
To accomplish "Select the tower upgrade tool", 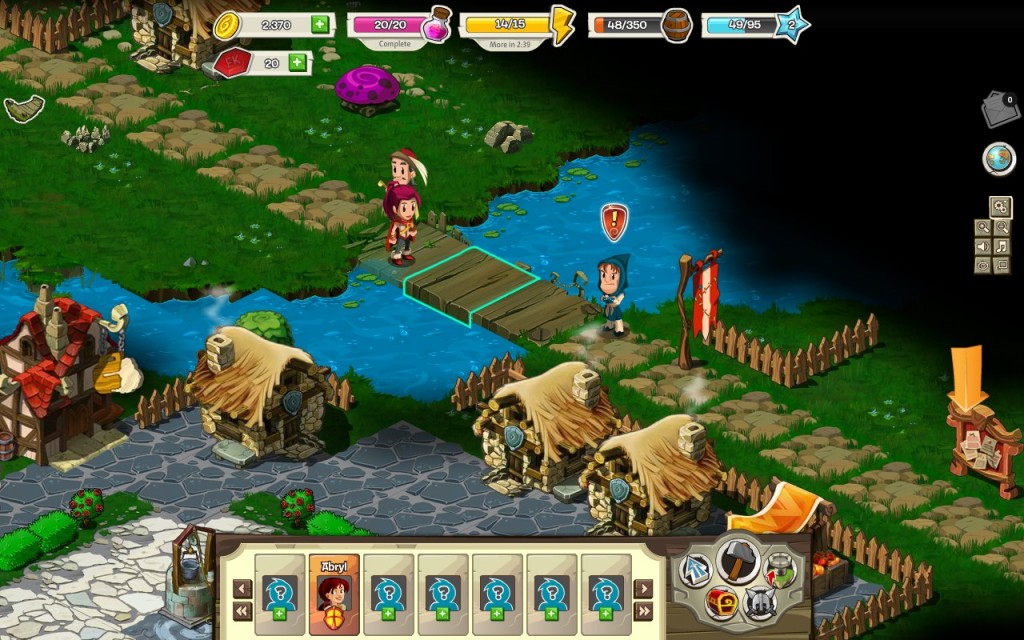I will click(780, 570).
